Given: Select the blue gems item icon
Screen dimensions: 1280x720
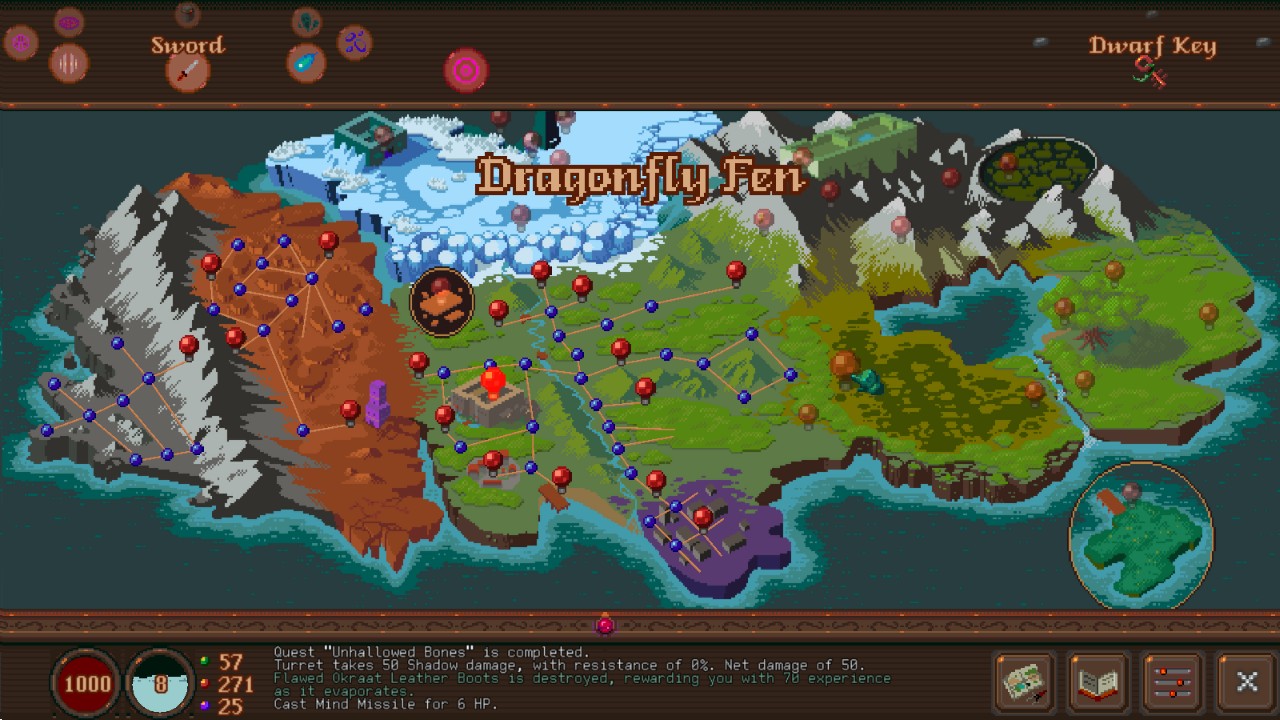Looking at the screenshot, I should (x=354, y=45).
